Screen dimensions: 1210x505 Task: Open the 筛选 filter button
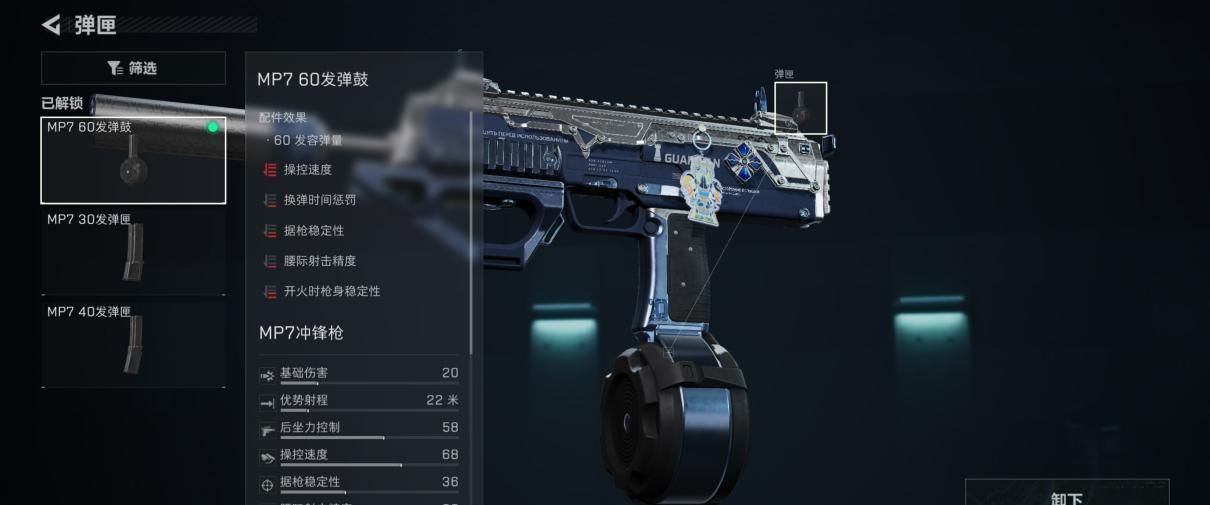pos(133,68)
